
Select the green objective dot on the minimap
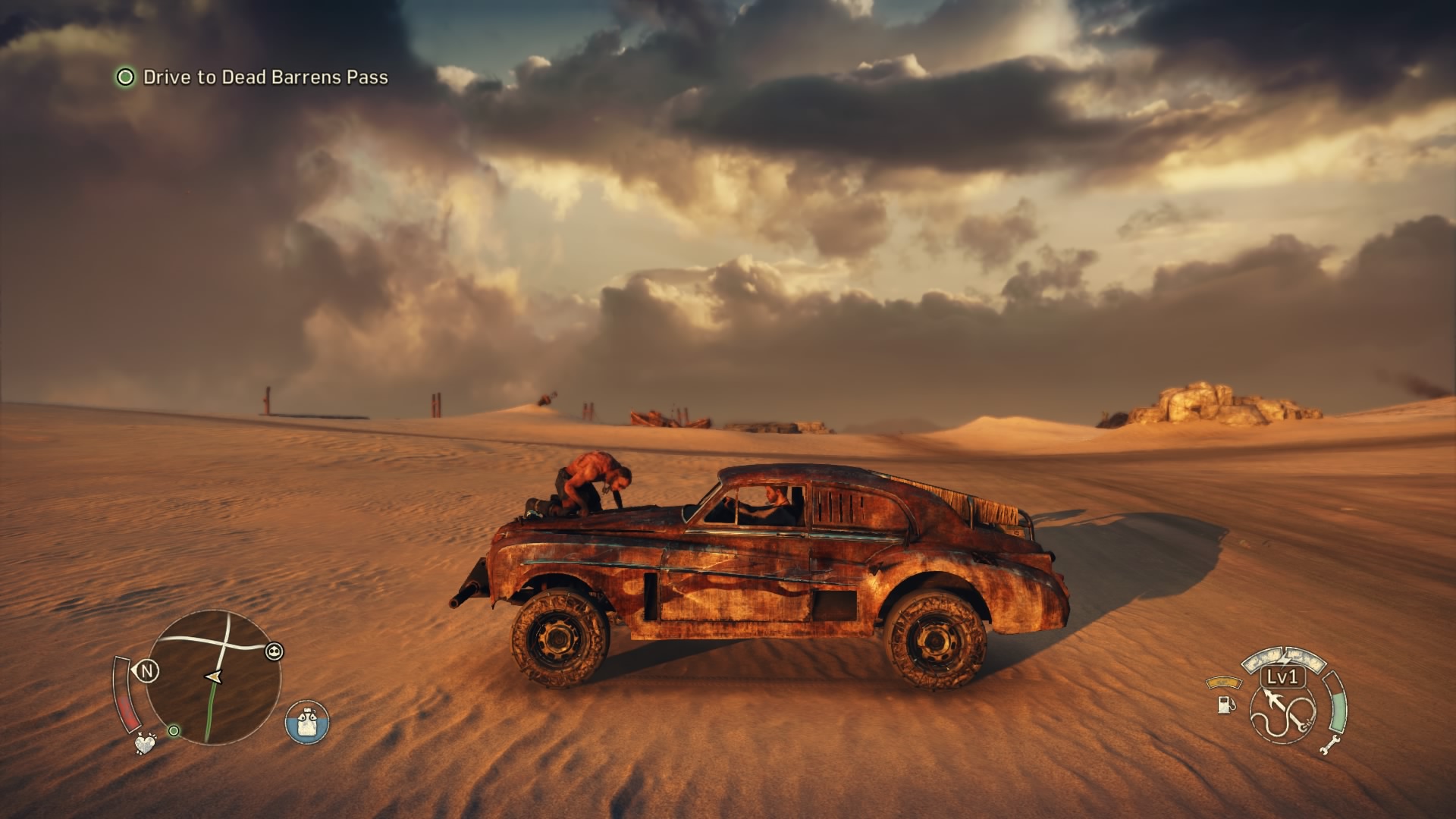174,731
